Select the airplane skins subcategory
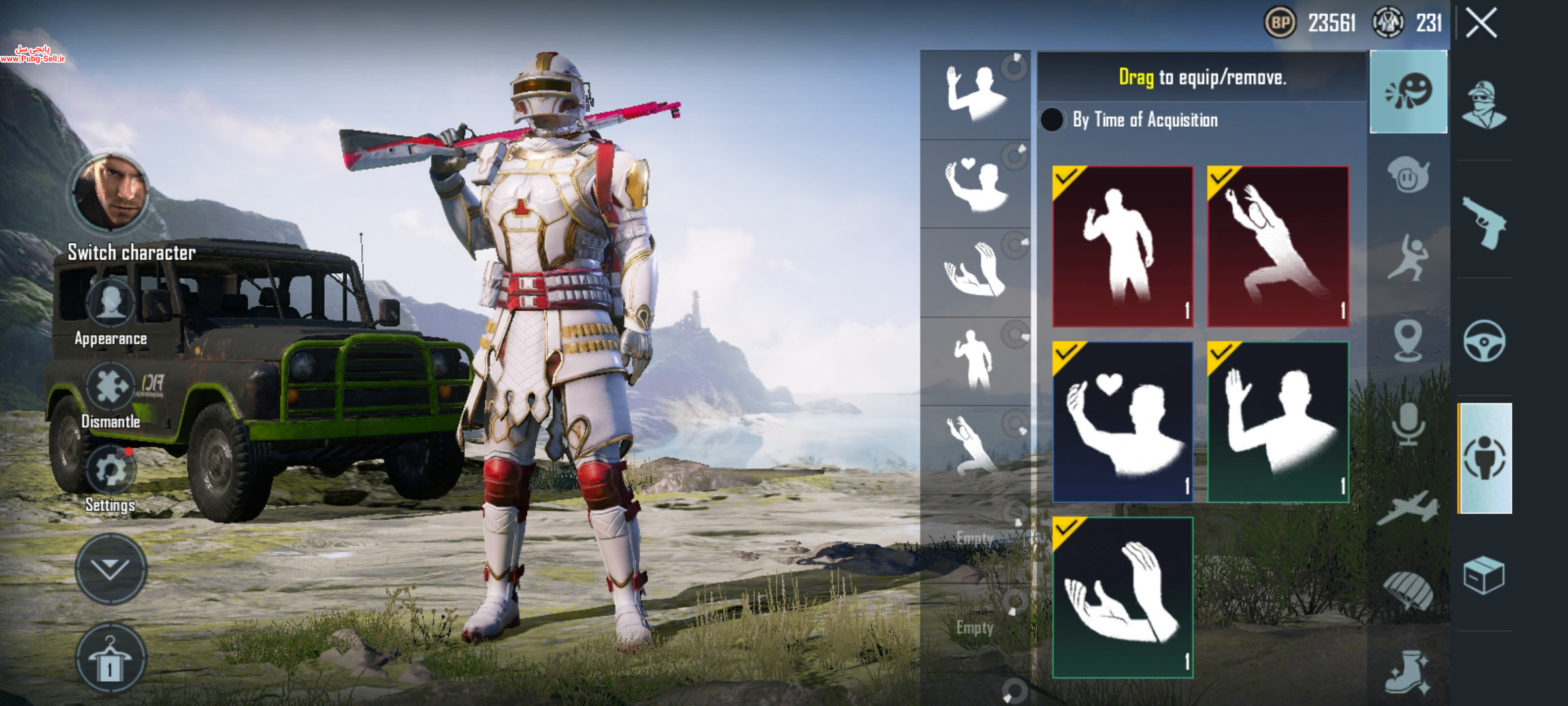Image resolution: width=1568 pixels, height=706 pixels. click(1408, 510)
